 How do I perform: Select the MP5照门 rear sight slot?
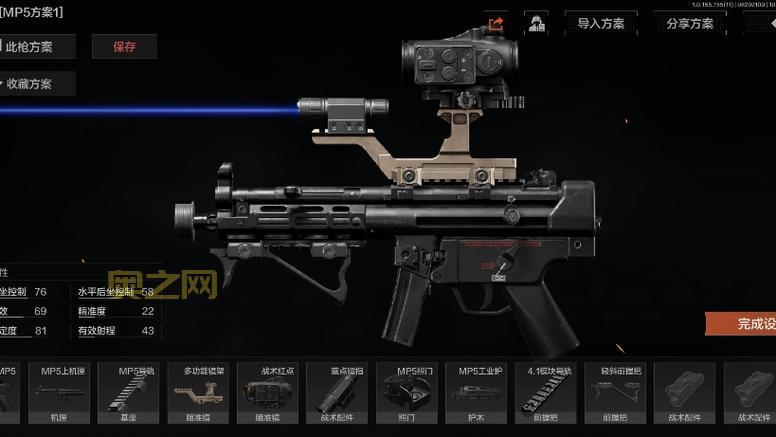click(406, 395)
